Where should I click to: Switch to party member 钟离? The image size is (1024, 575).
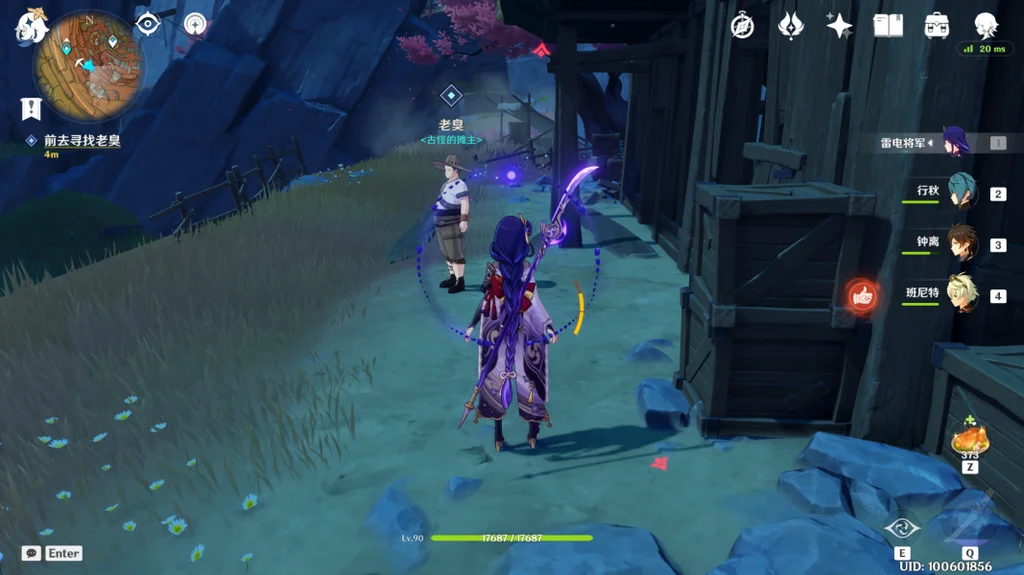(x=962, y=243)
